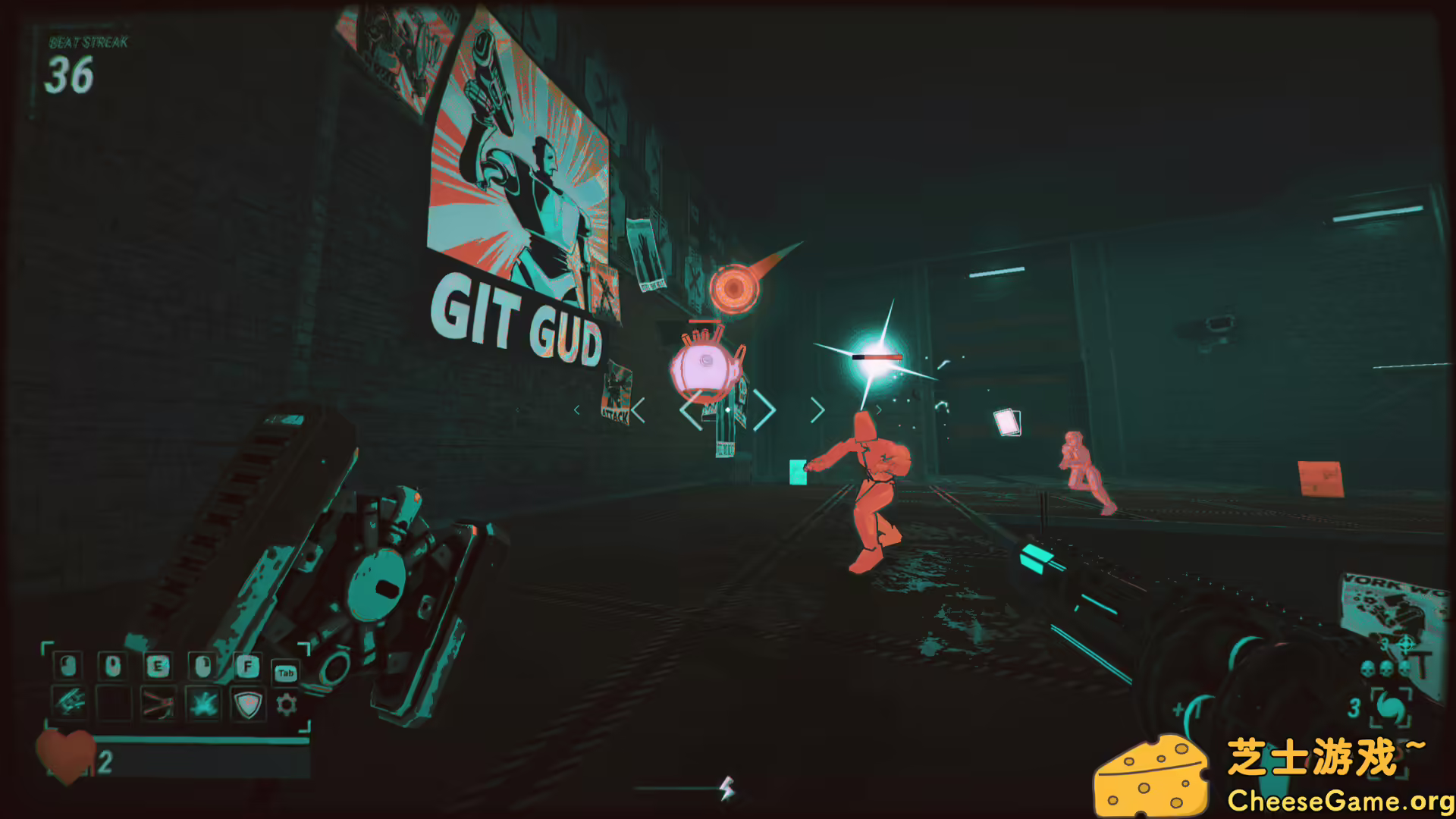The width and height of the screenshot is (1456, 819).
Task: Click the lightning bolt icon at bottom center
Action: (726, 789)
